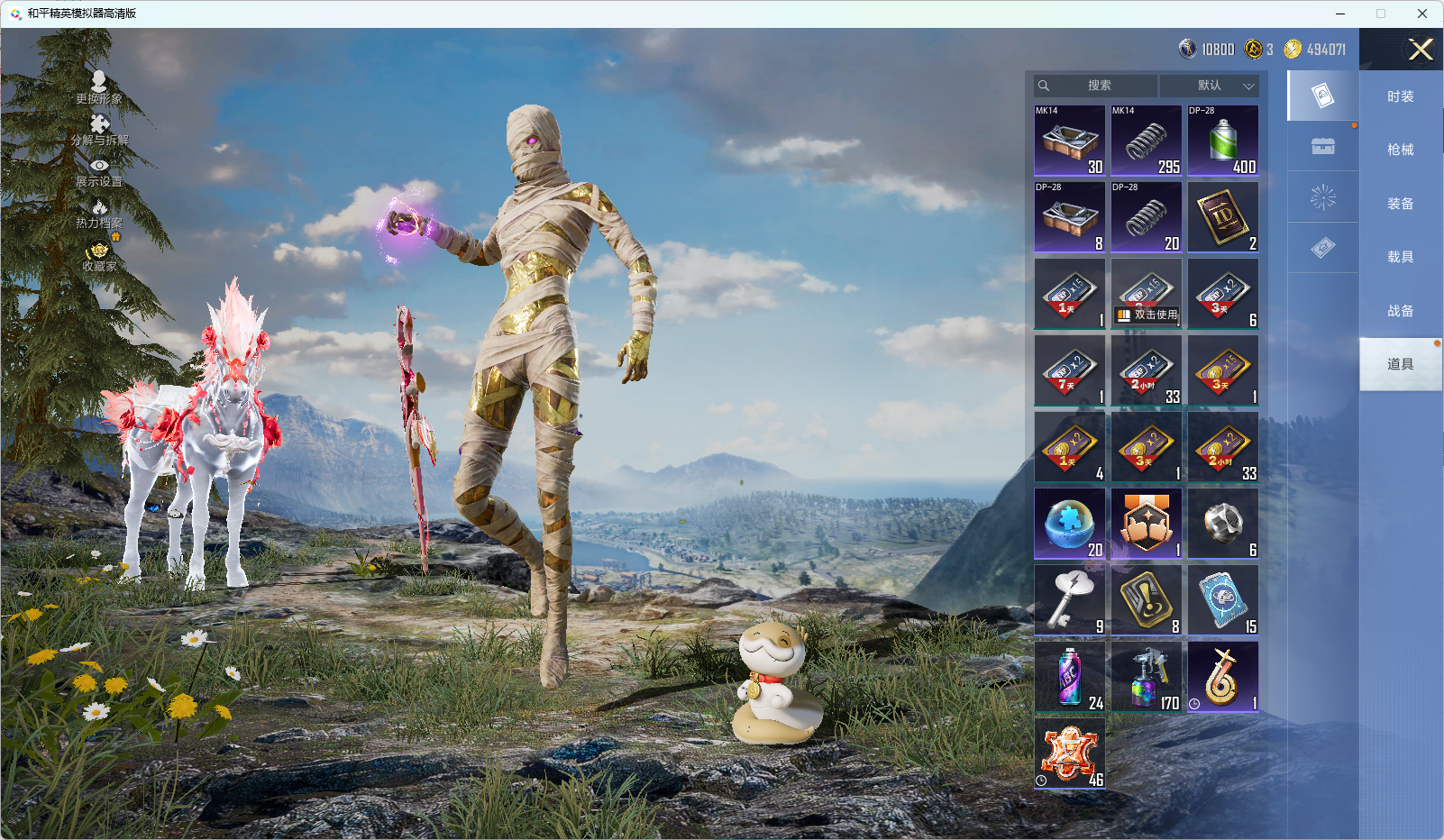Open 更换形象 to change appearance
Image resolution: width=1444 pixels, height=840 pixels.
click(99, 87)
